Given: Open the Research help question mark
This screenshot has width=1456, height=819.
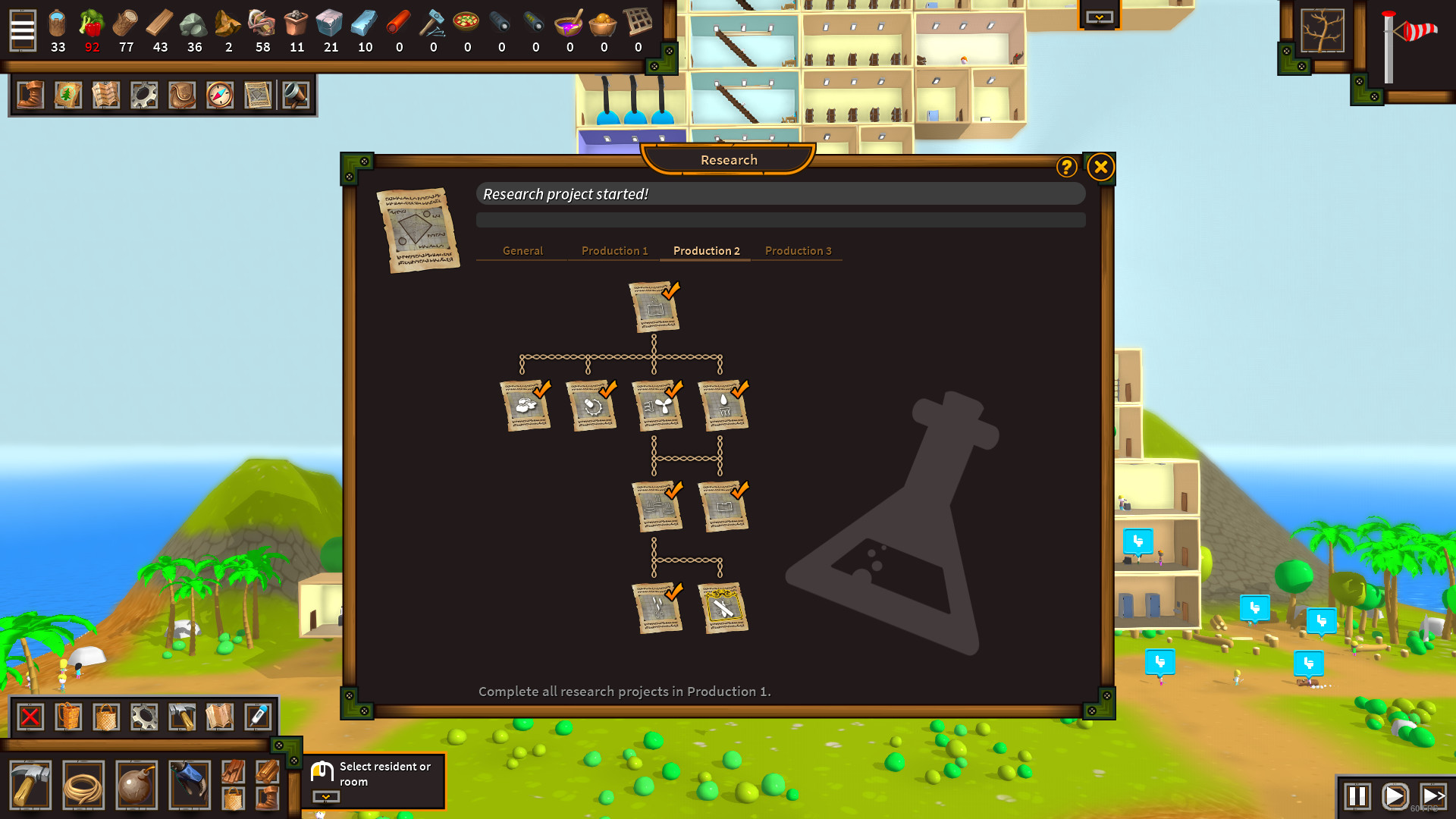Looking at the screenshot, I should coord(1066,168).
